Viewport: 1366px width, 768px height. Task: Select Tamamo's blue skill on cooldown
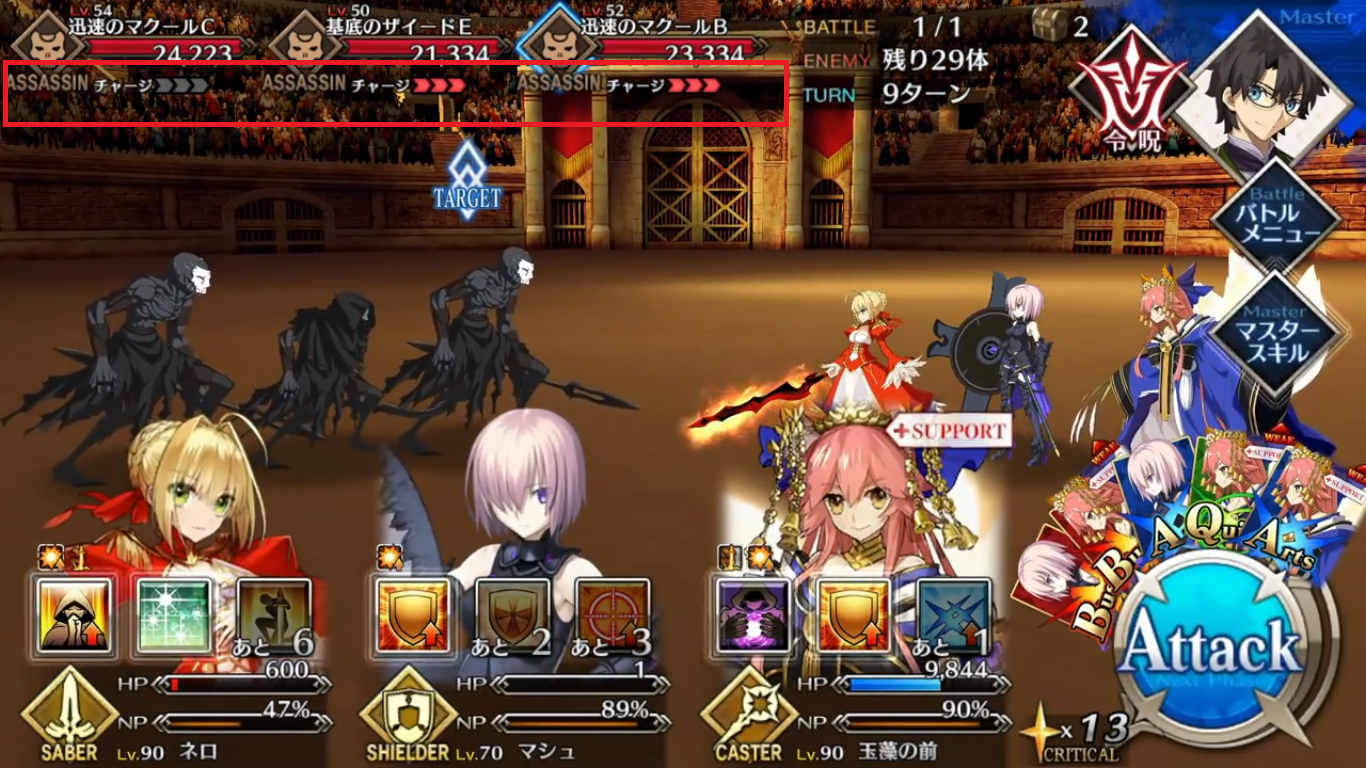pos(953,616)
